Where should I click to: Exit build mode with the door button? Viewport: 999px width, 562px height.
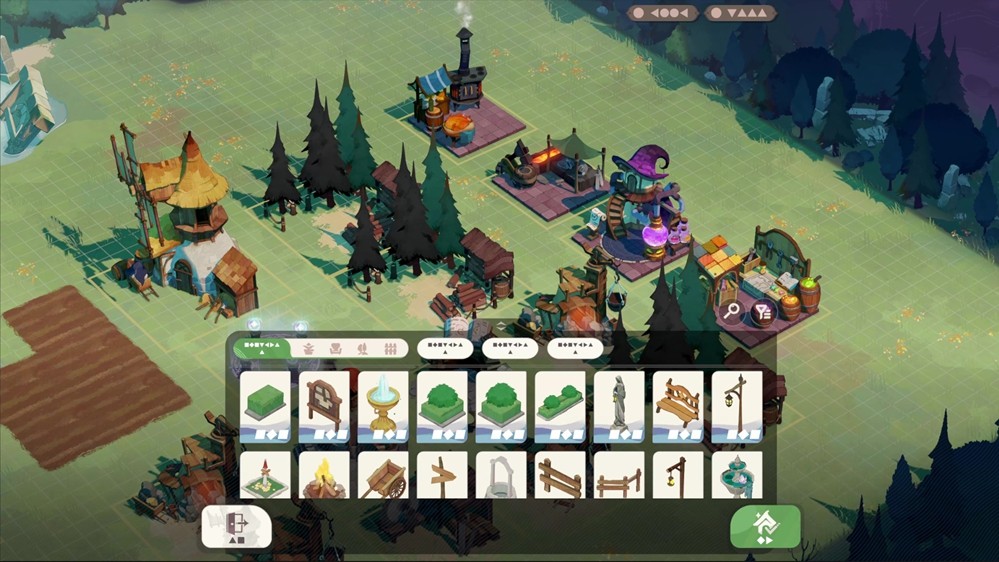click(x=236, y=526)
